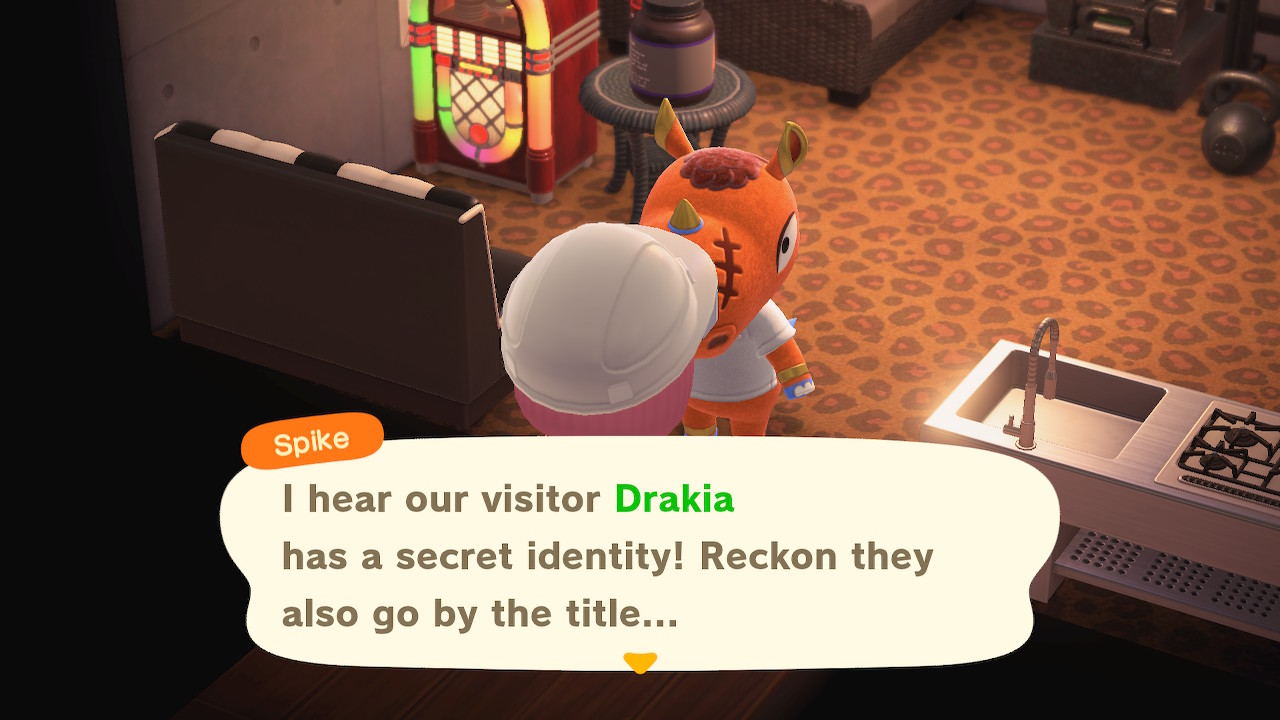Advance dialogue with the yellow continue arrow
This screenshot has width=1280, height=720.
click(640, 662)
